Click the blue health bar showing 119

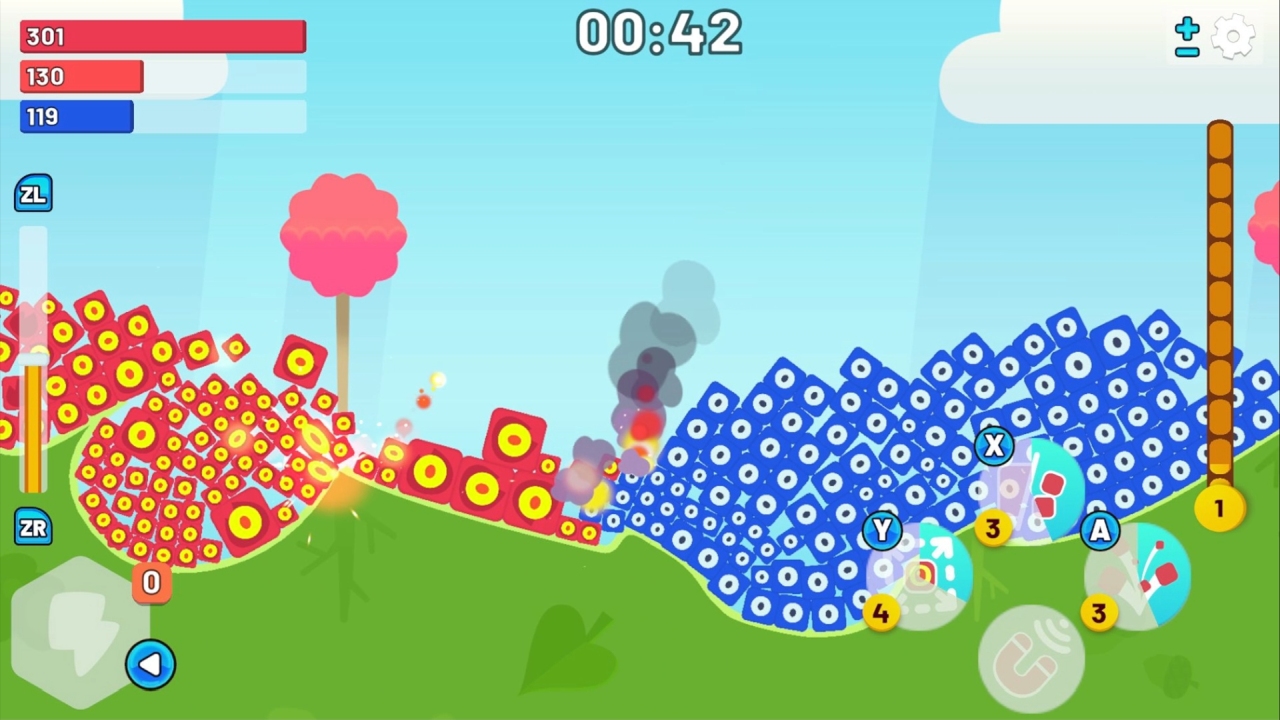tap(76, 117)
